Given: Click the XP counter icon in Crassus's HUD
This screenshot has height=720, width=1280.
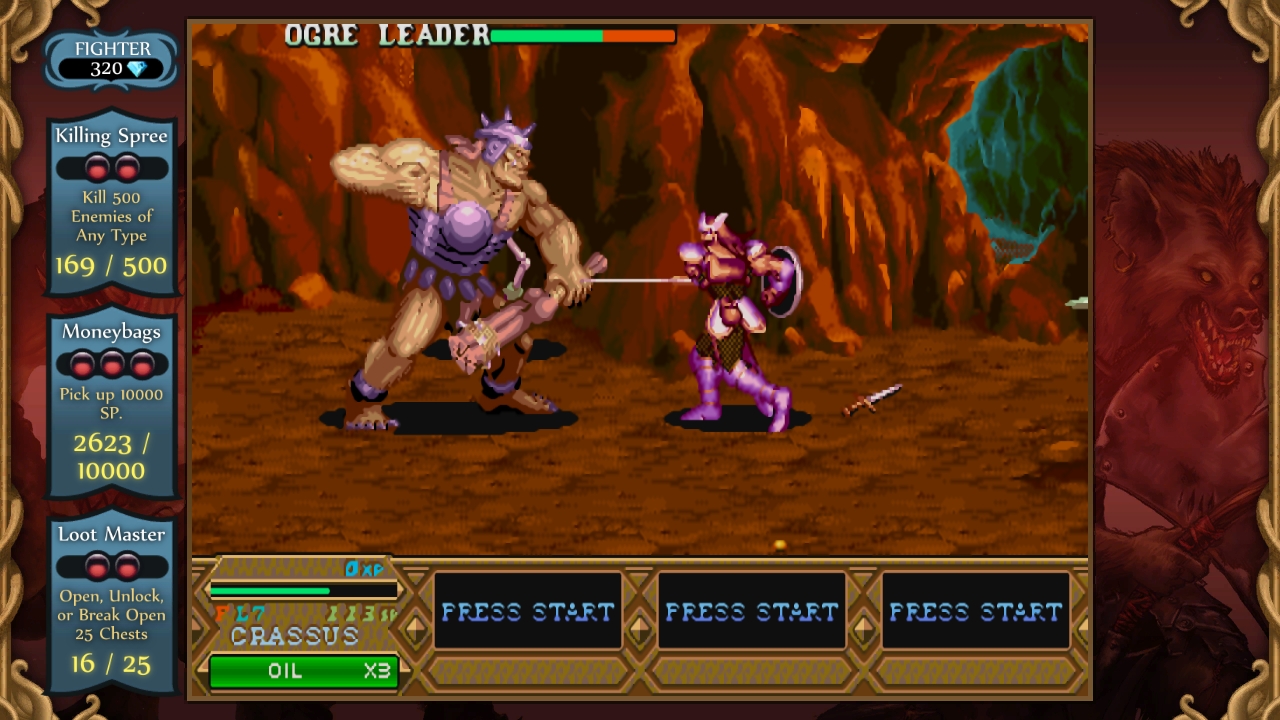Looking at the screenshot, I should click(x=363, y=568).
